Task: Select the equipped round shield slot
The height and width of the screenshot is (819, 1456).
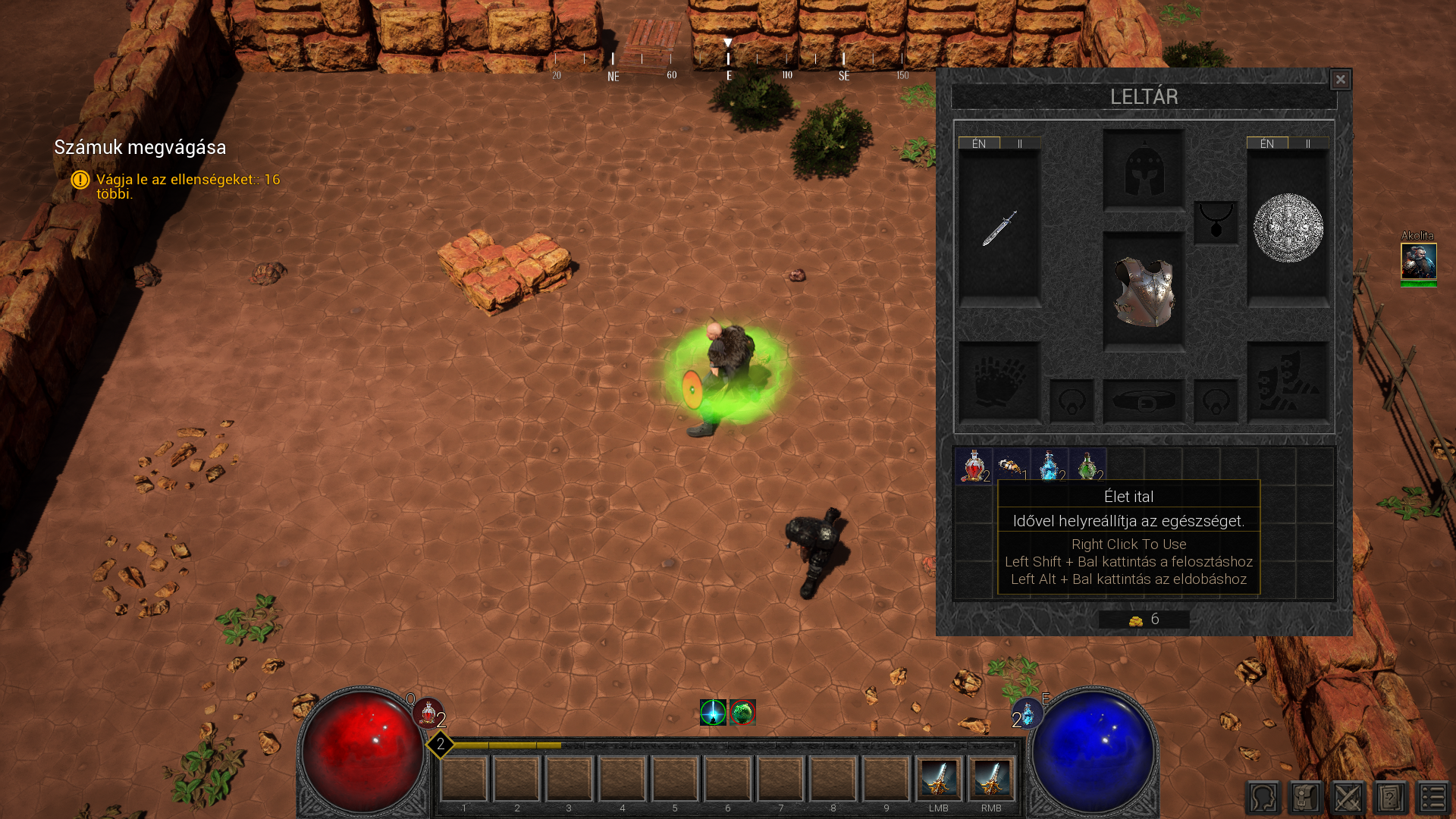Action: [x=1288, y=228]
